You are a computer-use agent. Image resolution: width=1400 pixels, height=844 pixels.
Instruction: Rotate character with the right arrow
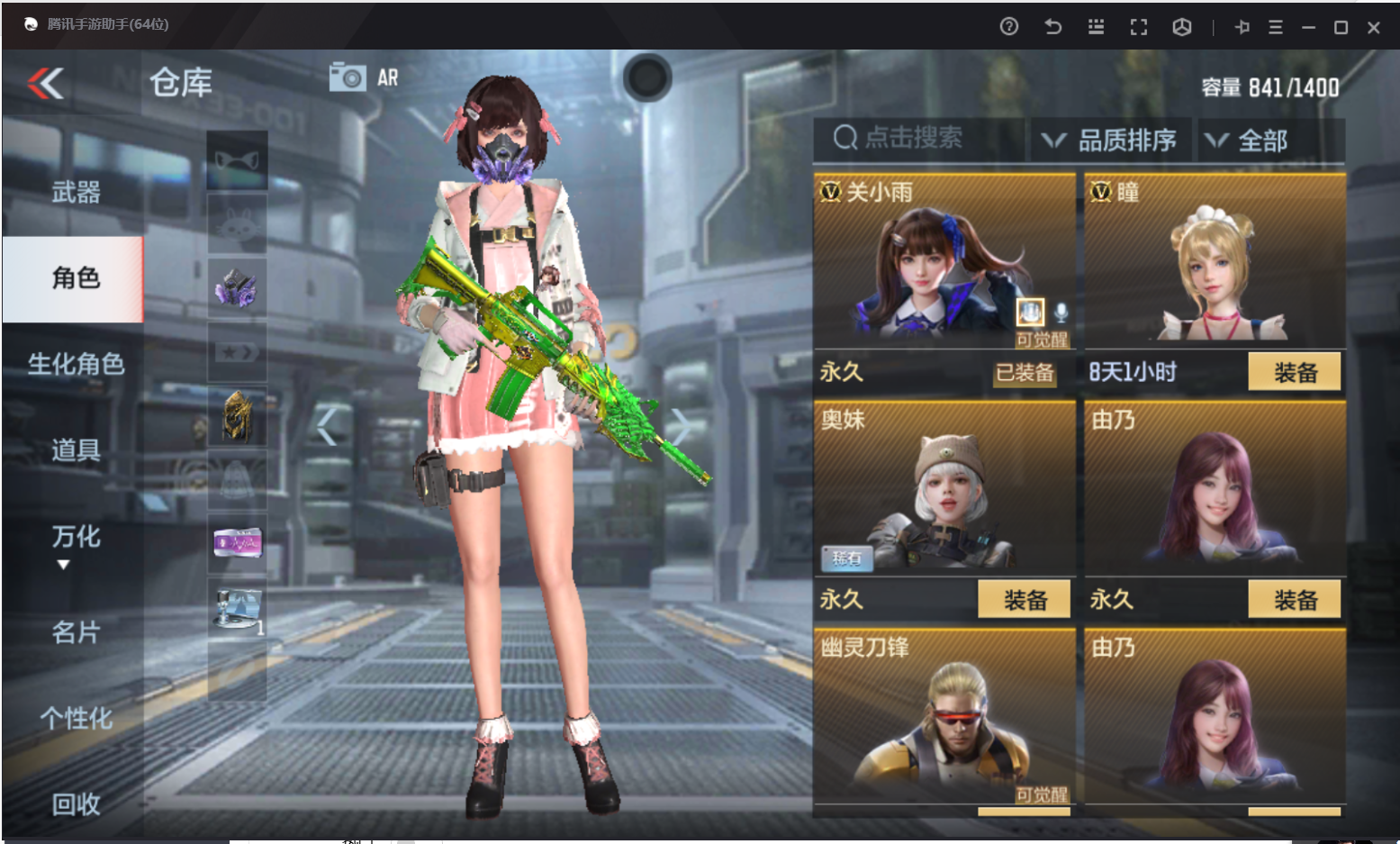tap(682, 427)
